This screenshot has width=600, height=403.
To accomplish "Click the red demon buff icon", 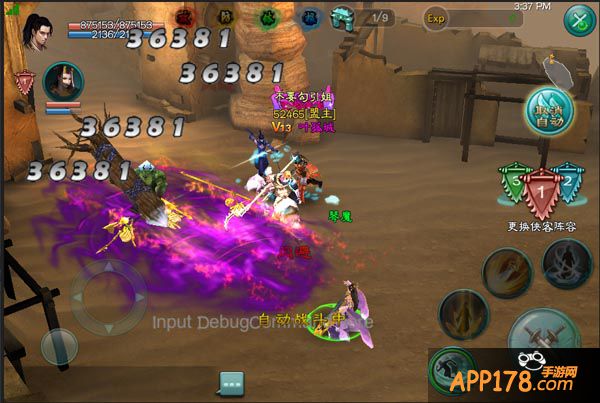I will coord(185,17).
